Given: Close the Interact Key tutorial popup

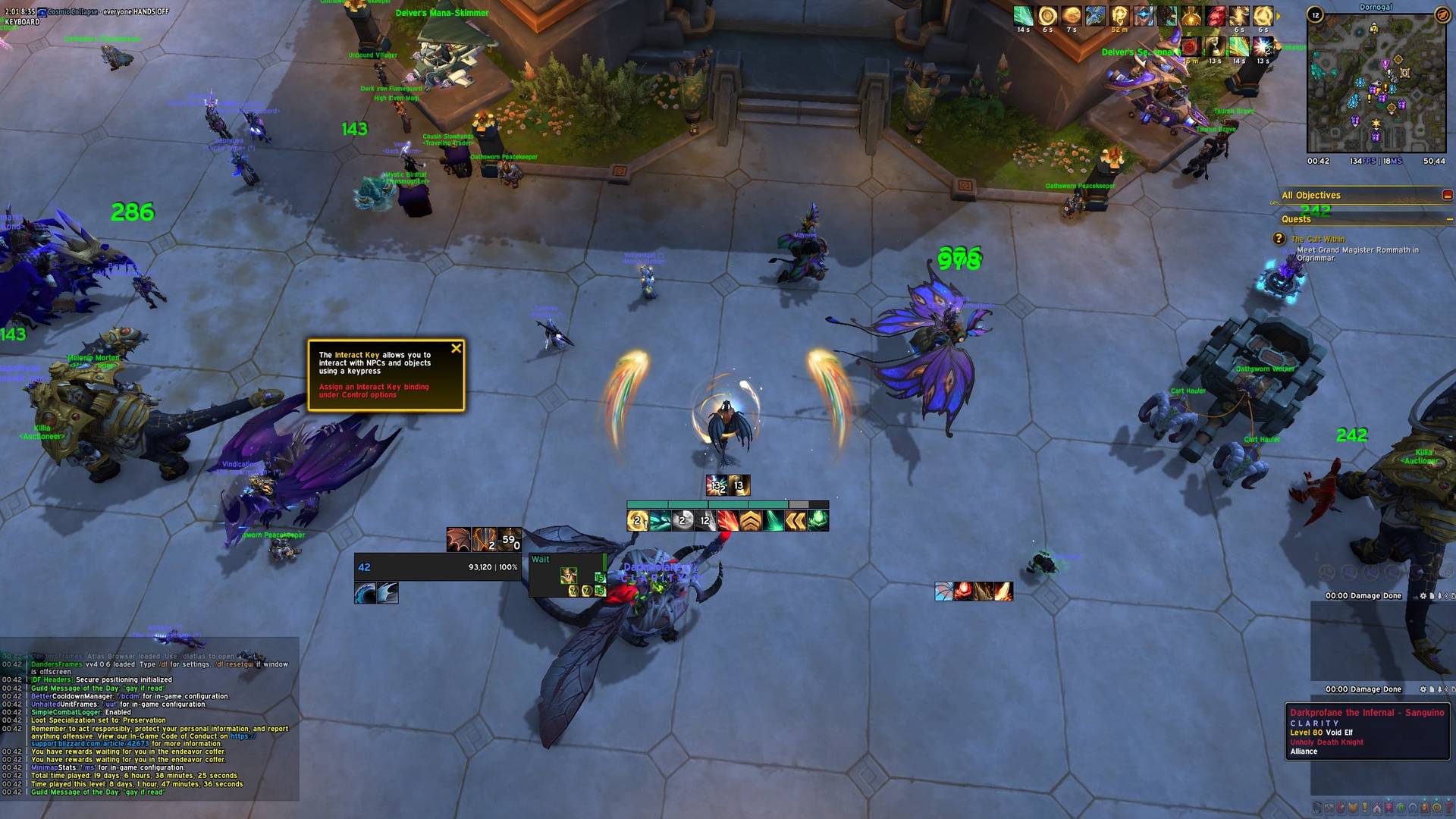Looking at the screenshot, I should point(456,349).
